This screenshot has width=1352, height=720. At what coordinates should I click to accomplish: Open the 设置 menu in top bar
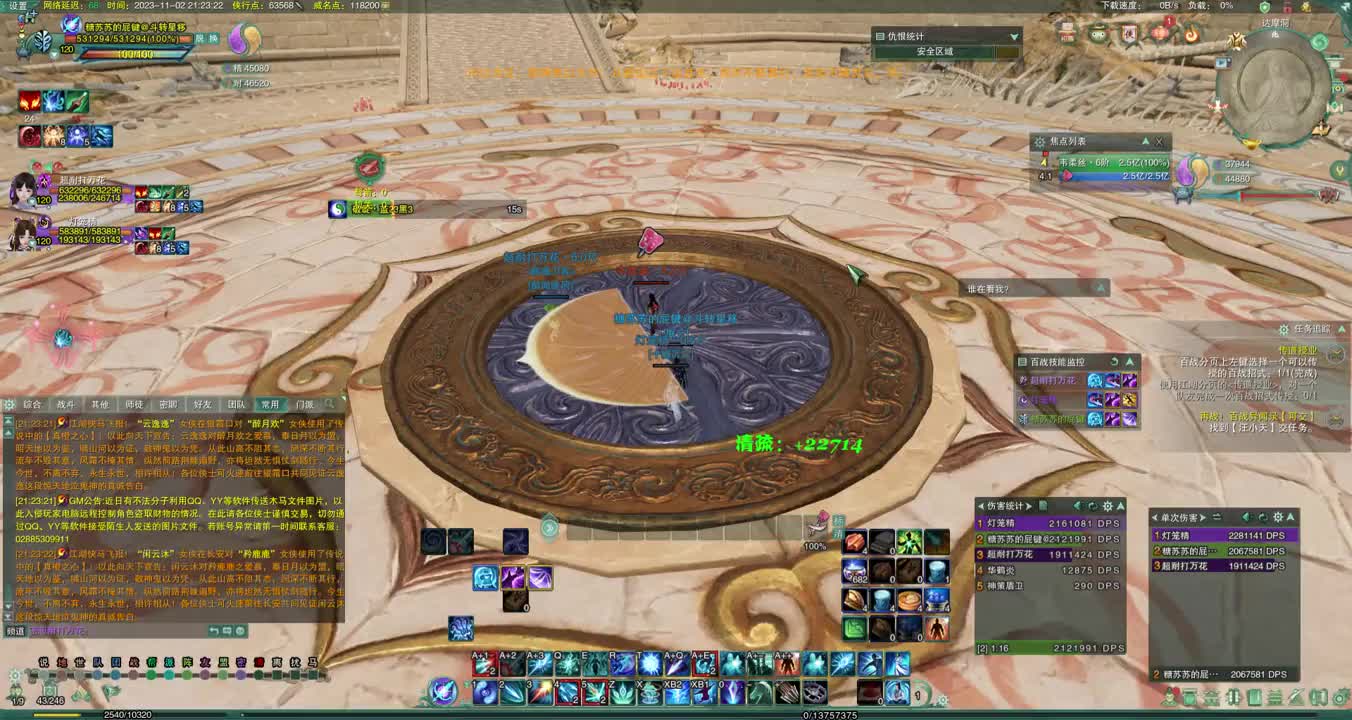click(18, 5)
